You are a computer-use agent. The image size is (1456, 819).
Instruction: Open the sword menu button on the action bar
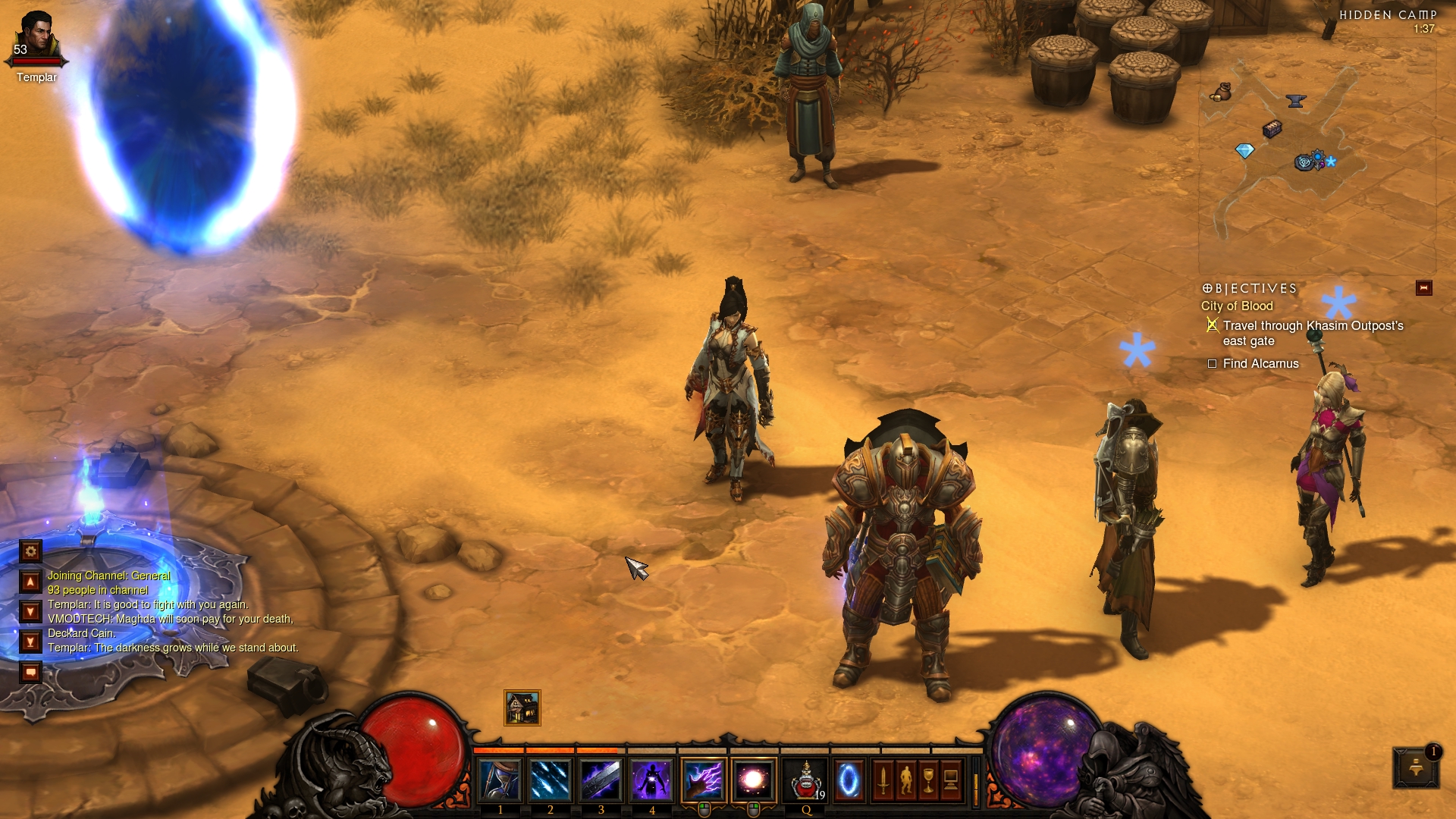click(883, 780)
